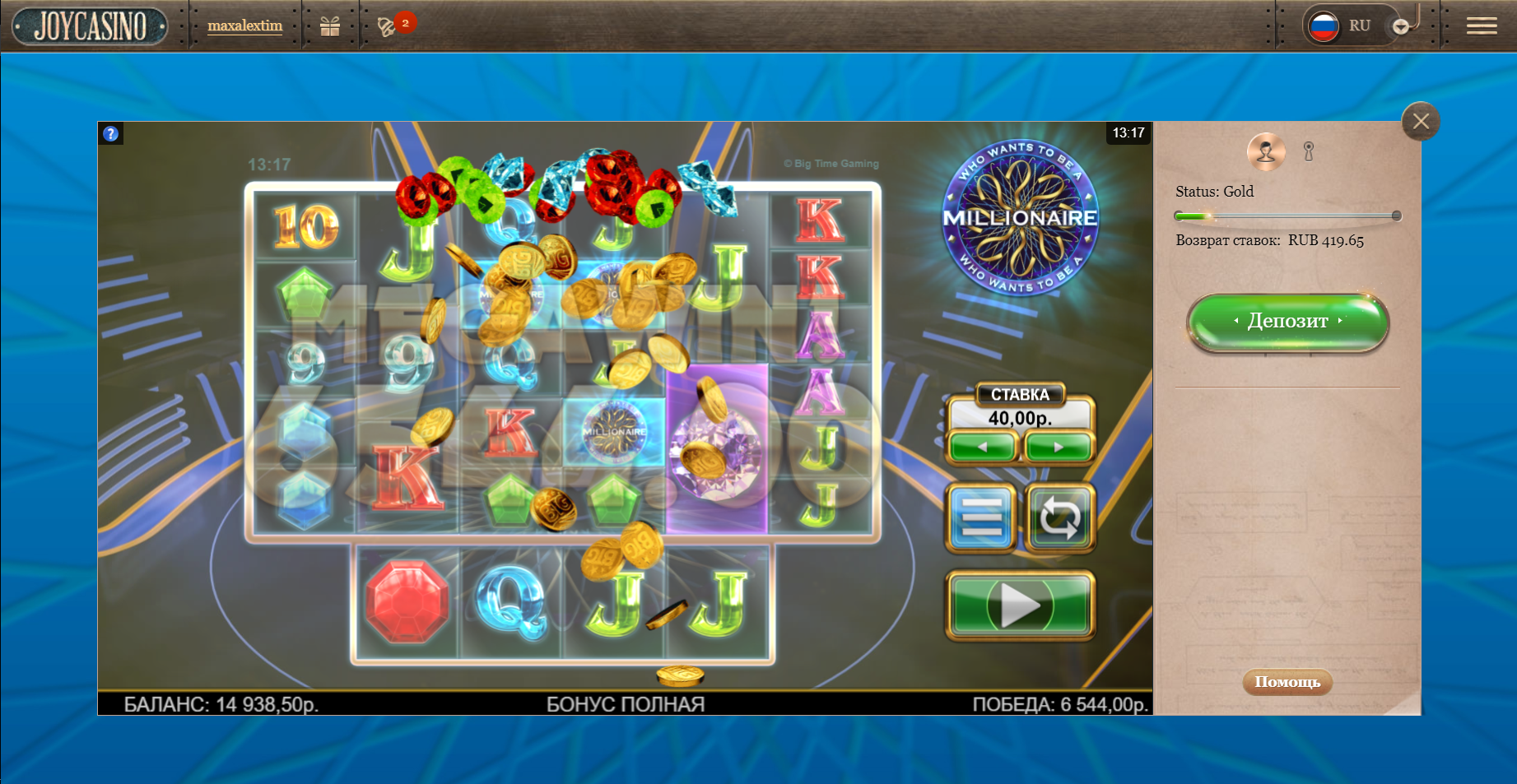
Task: Decrease the bet with the left arrow
Action: [982, 447]
